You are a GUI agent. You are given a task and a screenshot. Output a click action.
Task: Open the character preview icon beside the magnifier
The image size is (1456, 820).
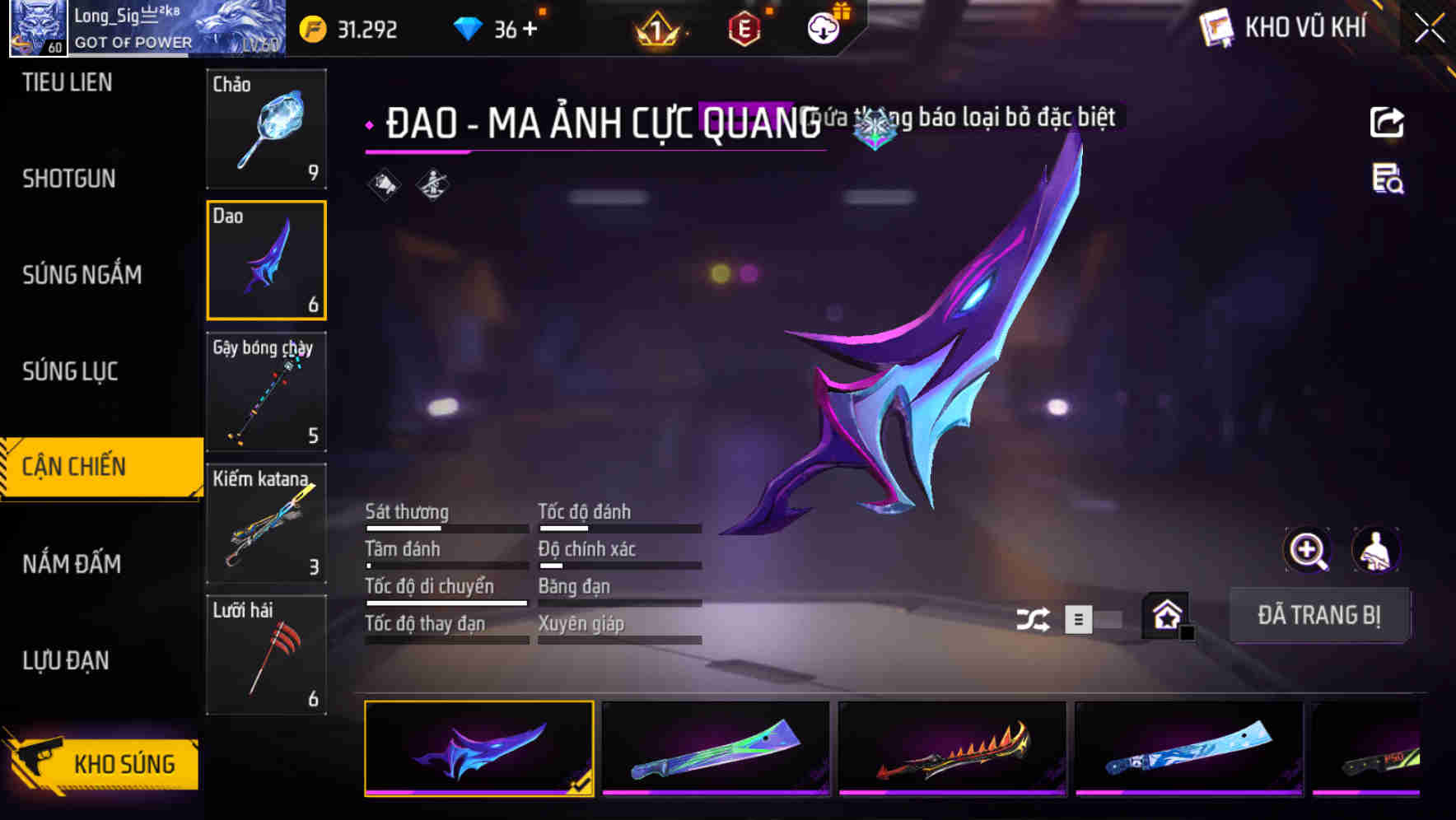tap(1378, 550)
